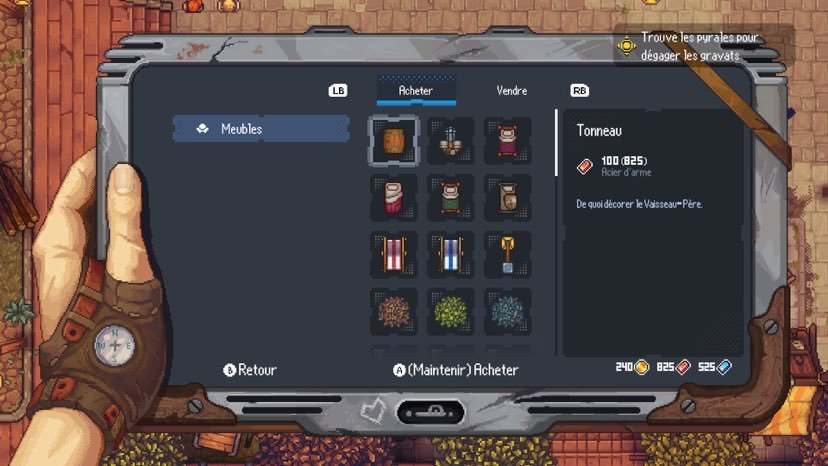Click the Retour back button
The height and width of the screenshot is (466, 828).
coord(249,370)
